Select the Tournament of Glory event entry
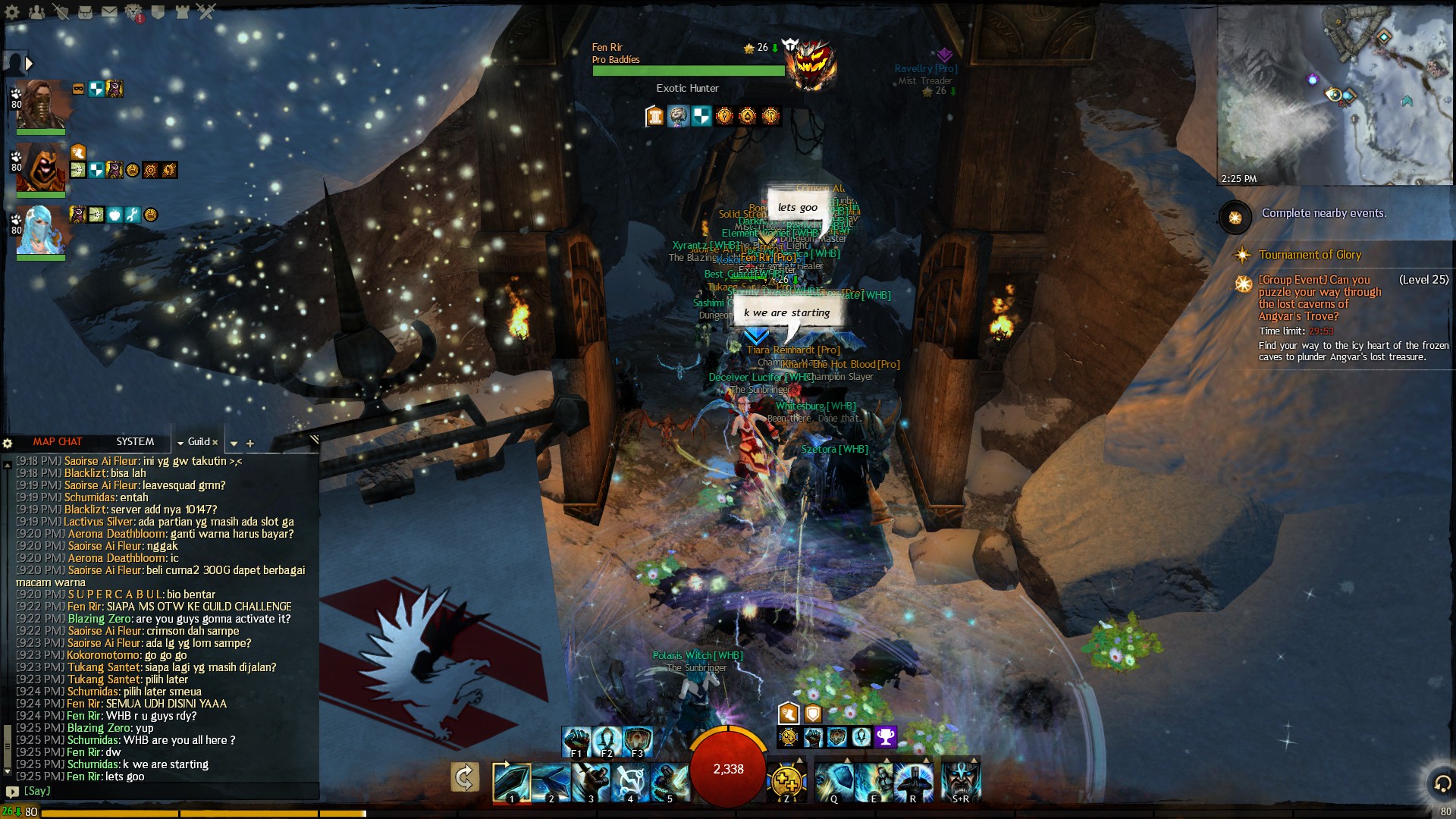 coord(1310,255)
